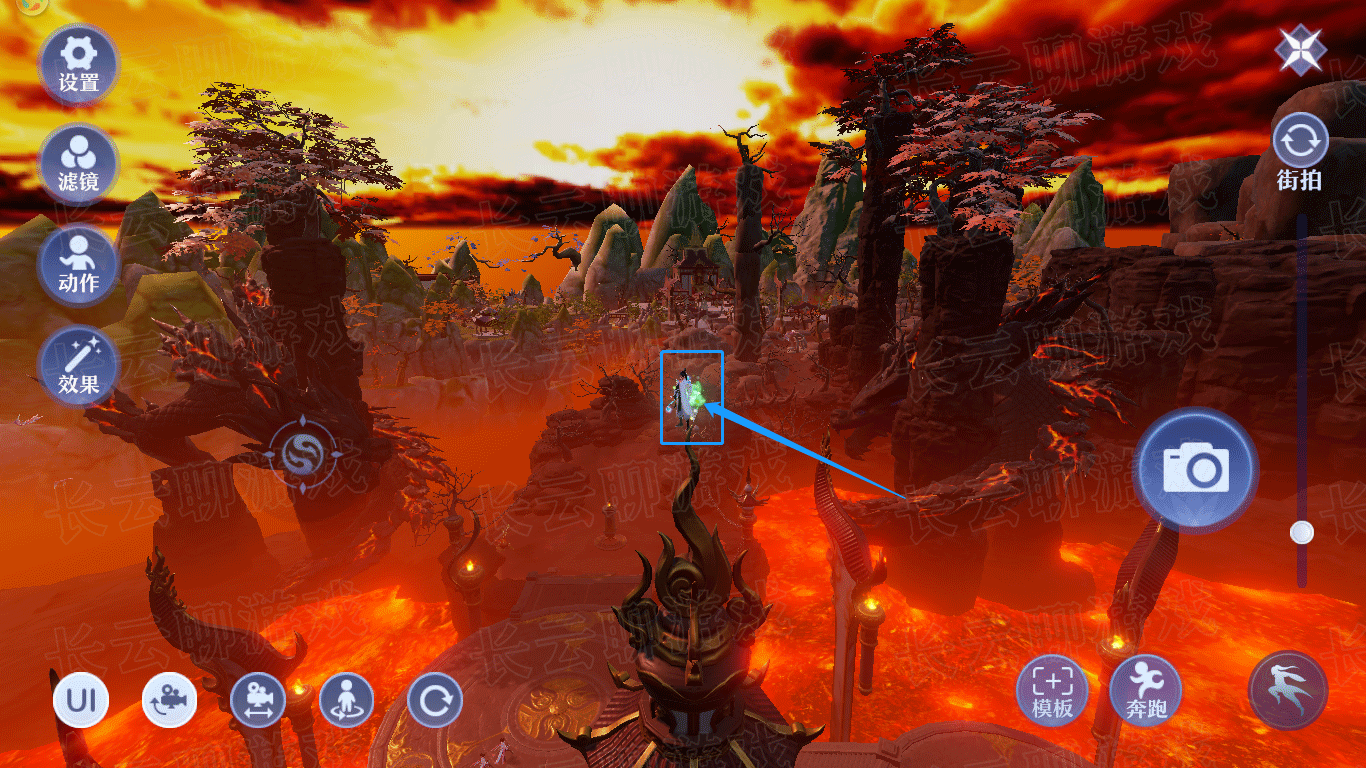This screenshot has width=1366, height=768.
Task: Click the circular arrow reset icon
Action: 435,700
